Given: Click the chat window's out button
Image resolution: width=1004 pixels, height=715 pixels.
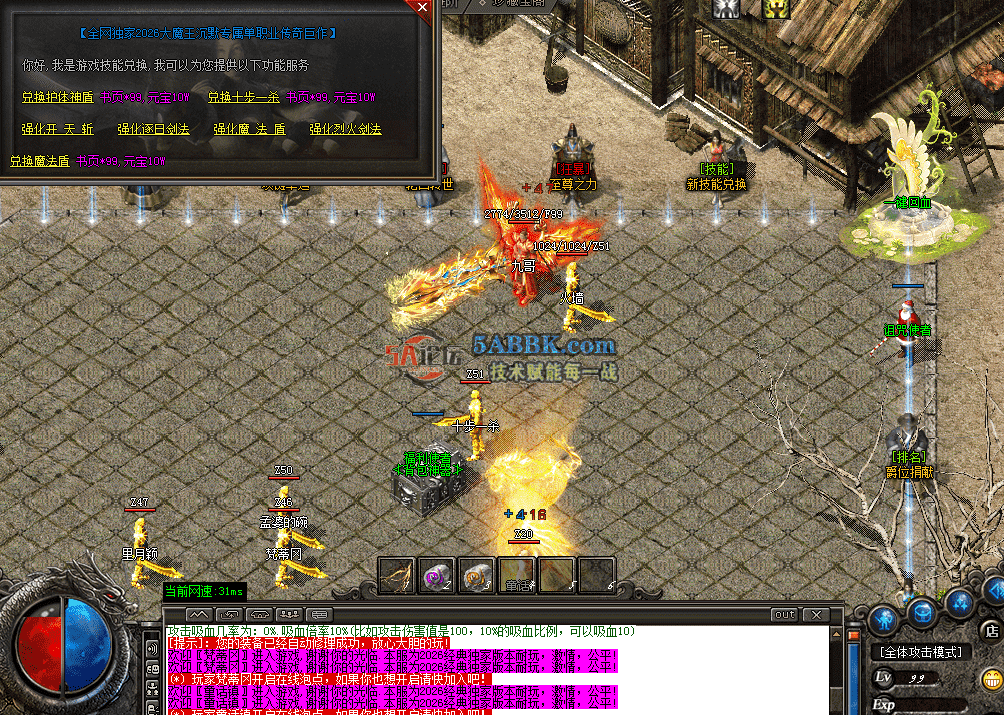Looking at the screenshot, I should coord(785,614).
